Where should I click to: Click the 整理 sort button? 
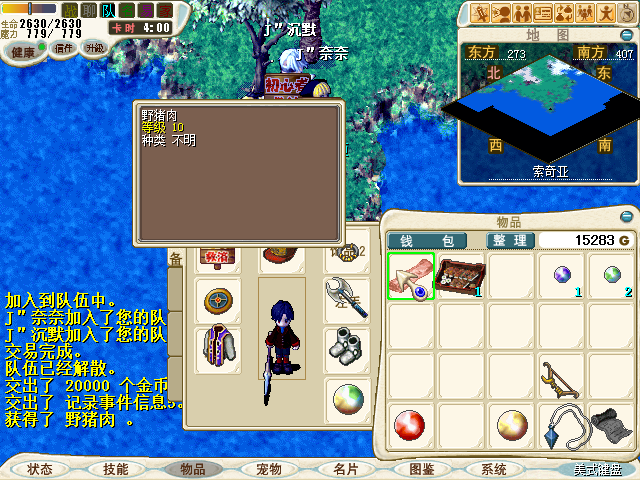coord(511,240)
